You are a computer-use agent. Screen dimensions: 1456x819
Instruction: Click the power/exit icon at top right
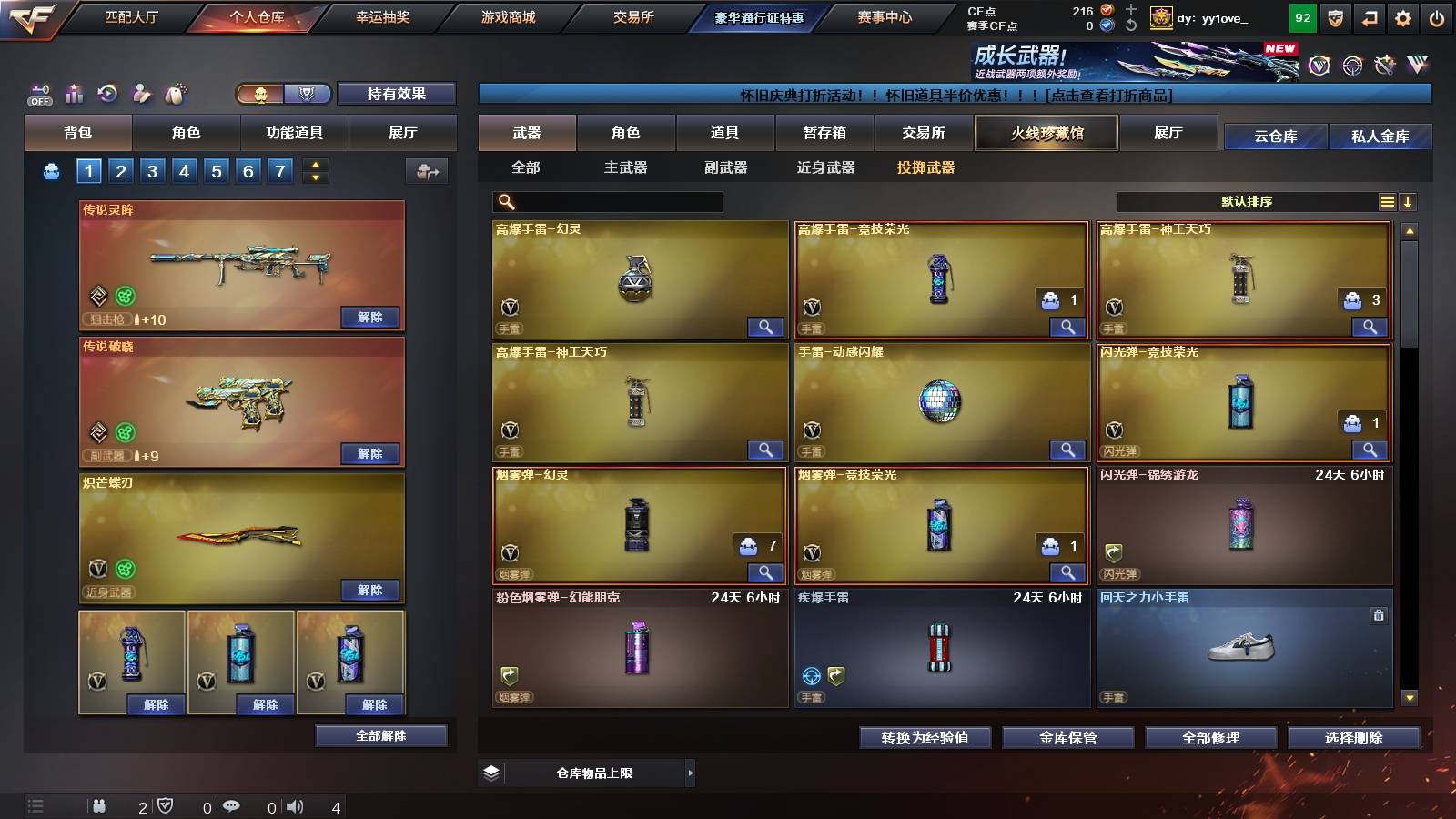(1439, 16)
